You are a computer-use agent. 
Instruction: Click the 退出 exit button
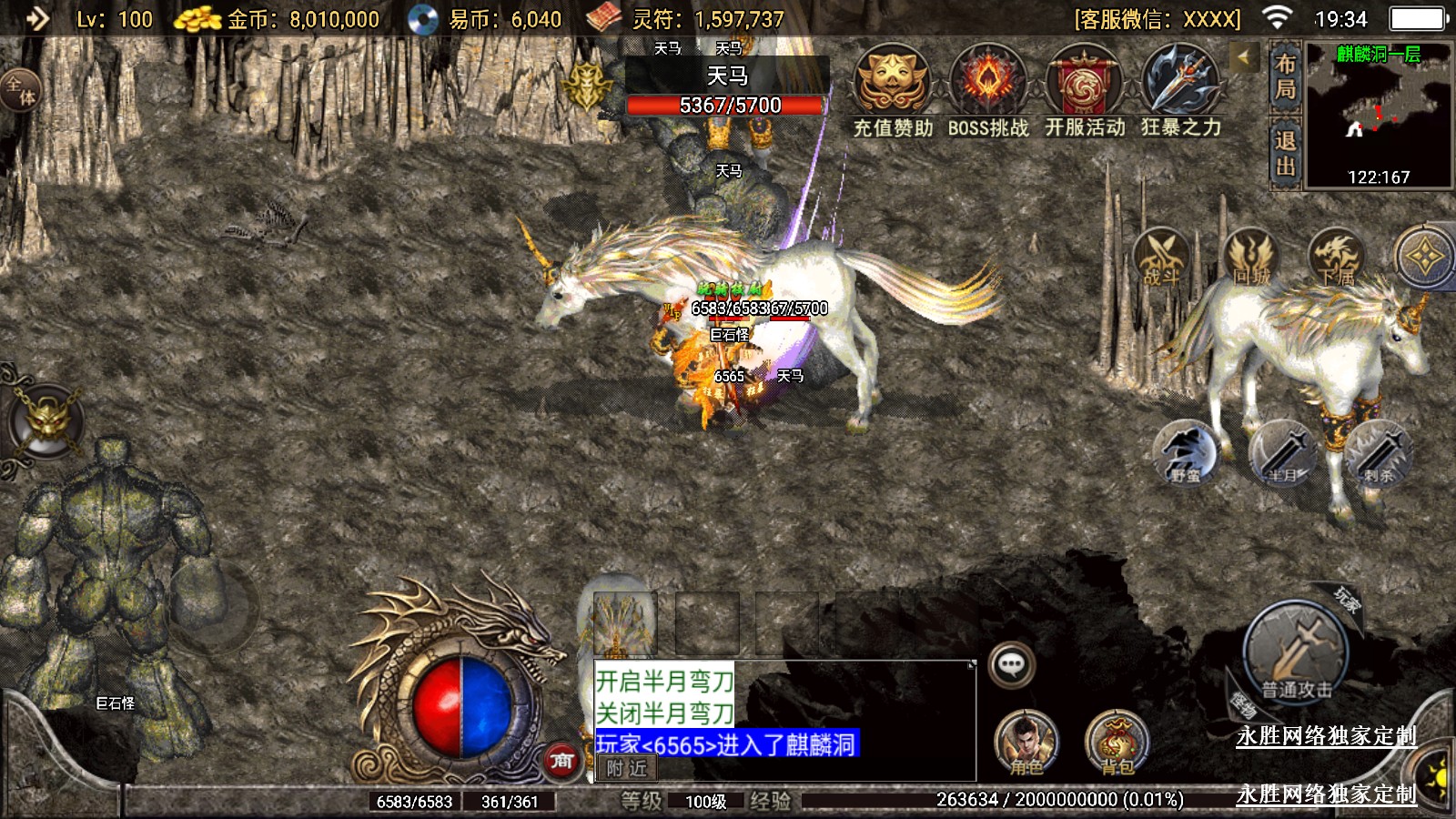click(1285, 153)
